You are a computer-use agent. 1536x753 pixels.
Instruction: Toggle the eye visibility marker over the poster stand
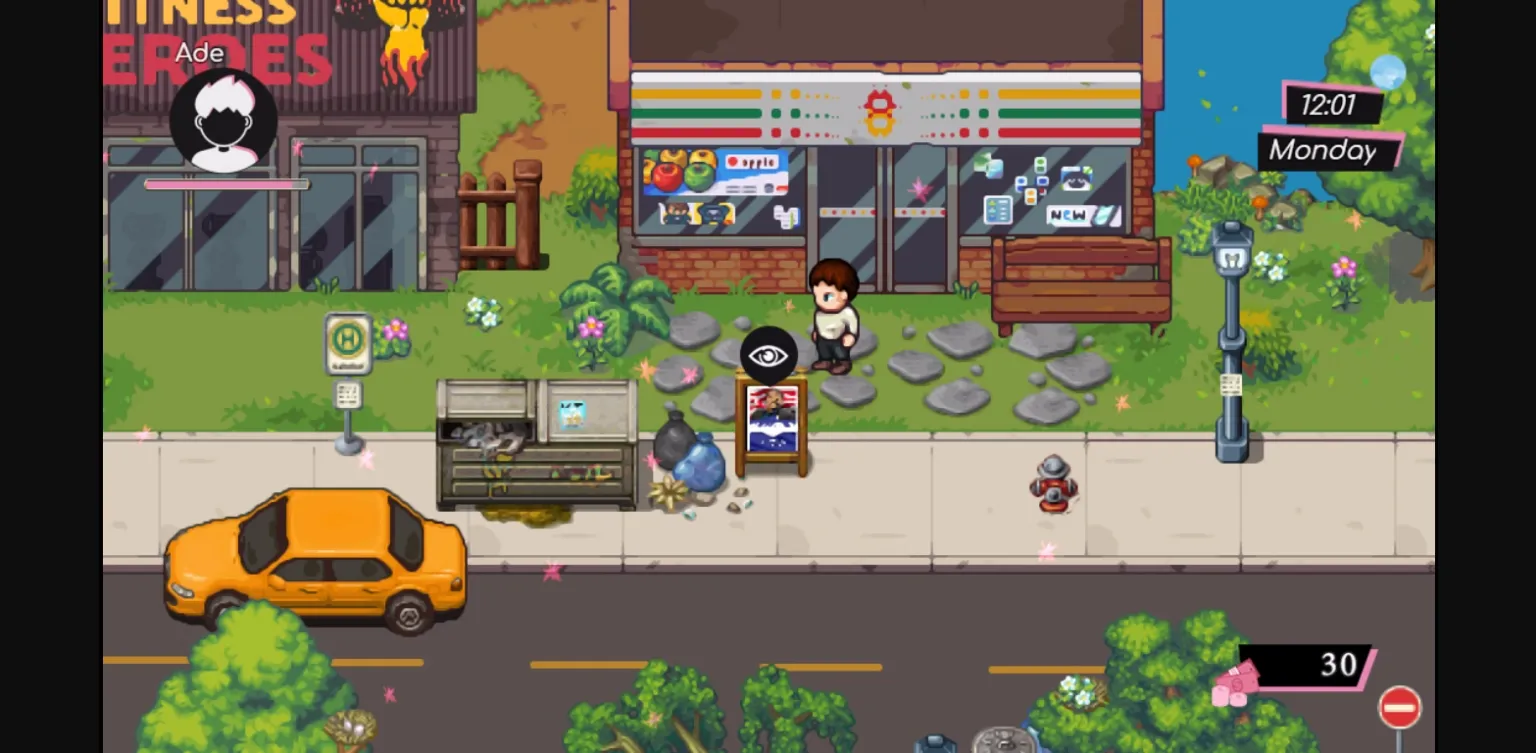(x=768, y=353)
